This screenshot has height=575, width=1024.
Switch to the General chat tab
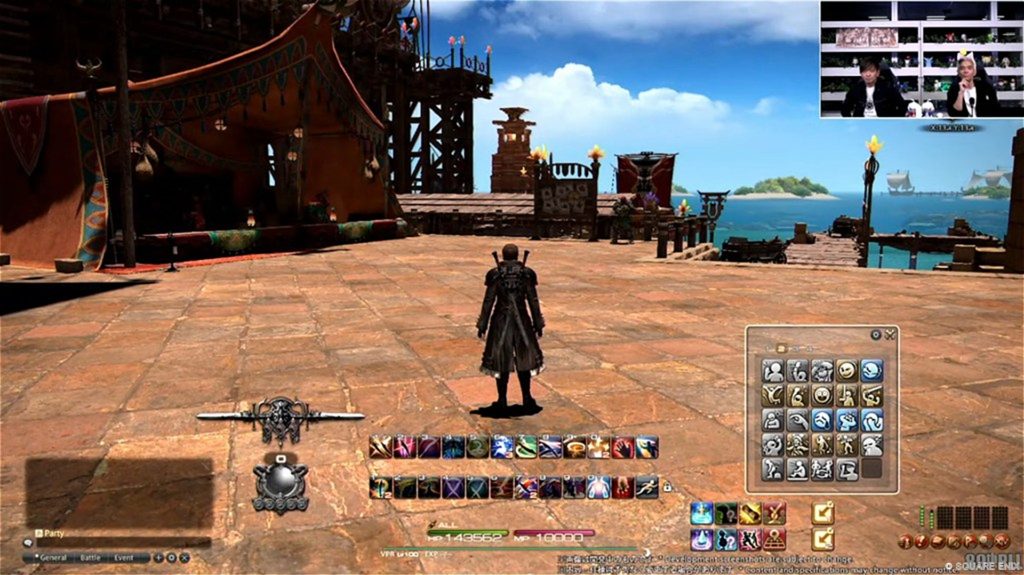pos(54,557)
